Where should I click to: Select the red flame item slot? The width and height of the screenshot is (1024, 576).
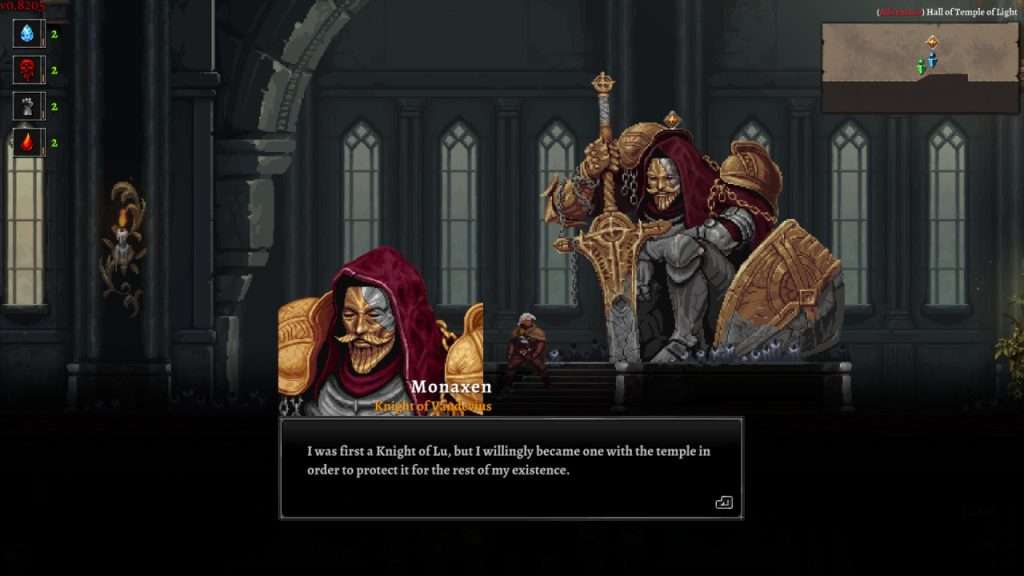[27, 142]
